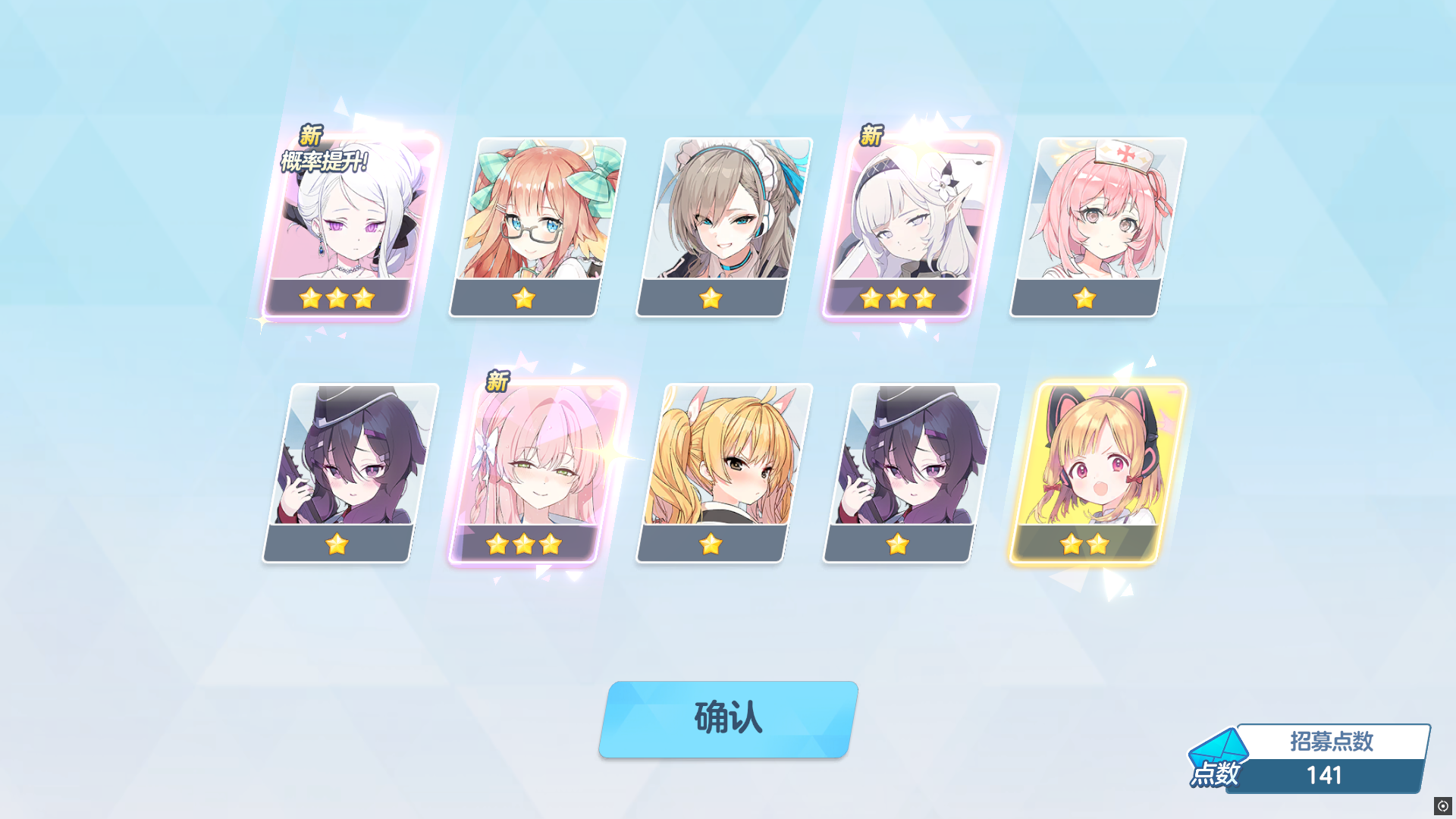Select the orange-haired girl with glasses card

[x=523, y=220]
